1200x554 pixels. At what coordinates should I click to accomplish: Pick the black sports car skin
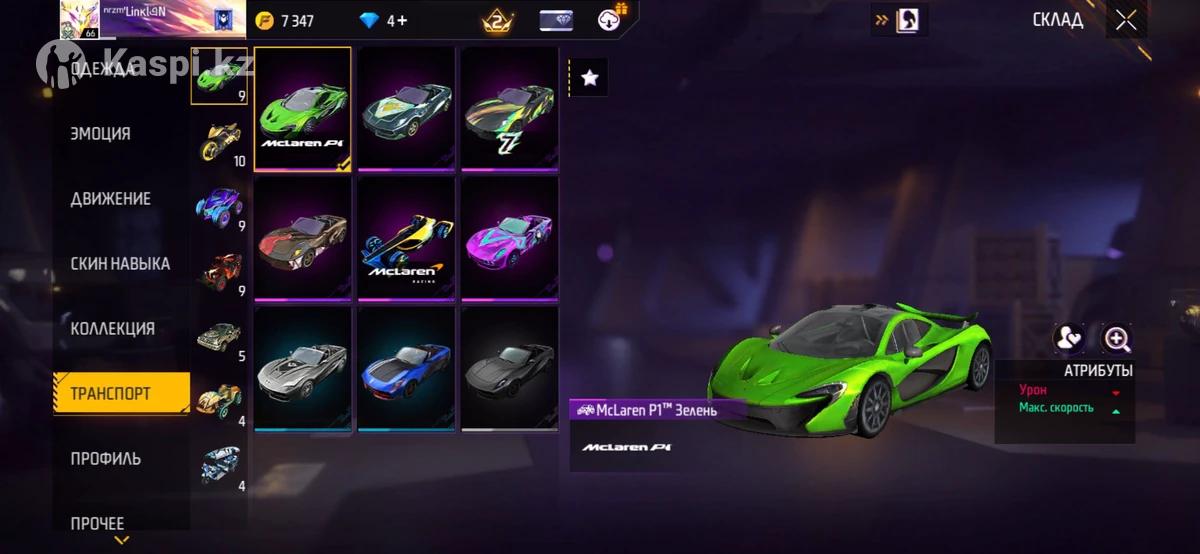[x=510, y=368]
